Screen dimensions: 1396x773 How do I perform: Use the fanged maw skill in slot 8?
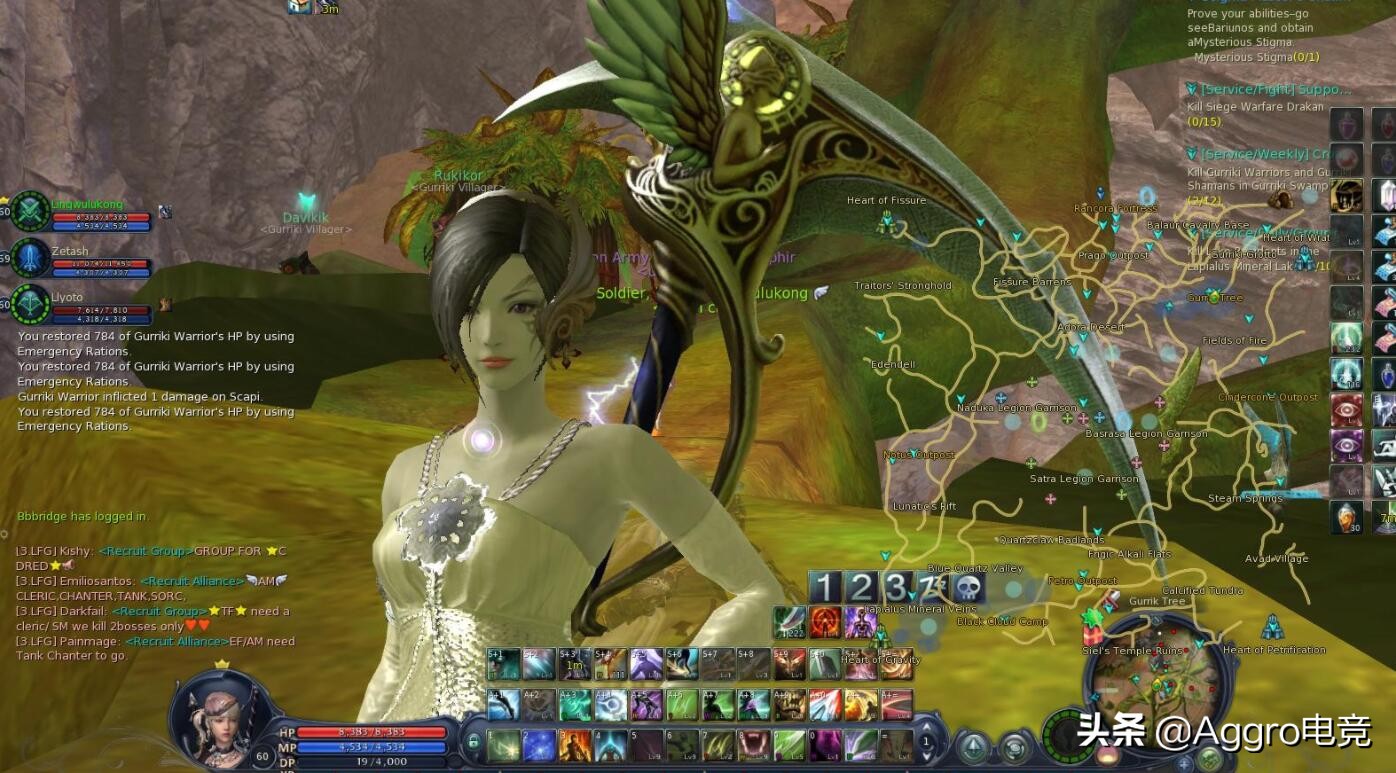[x=752, y=745]
